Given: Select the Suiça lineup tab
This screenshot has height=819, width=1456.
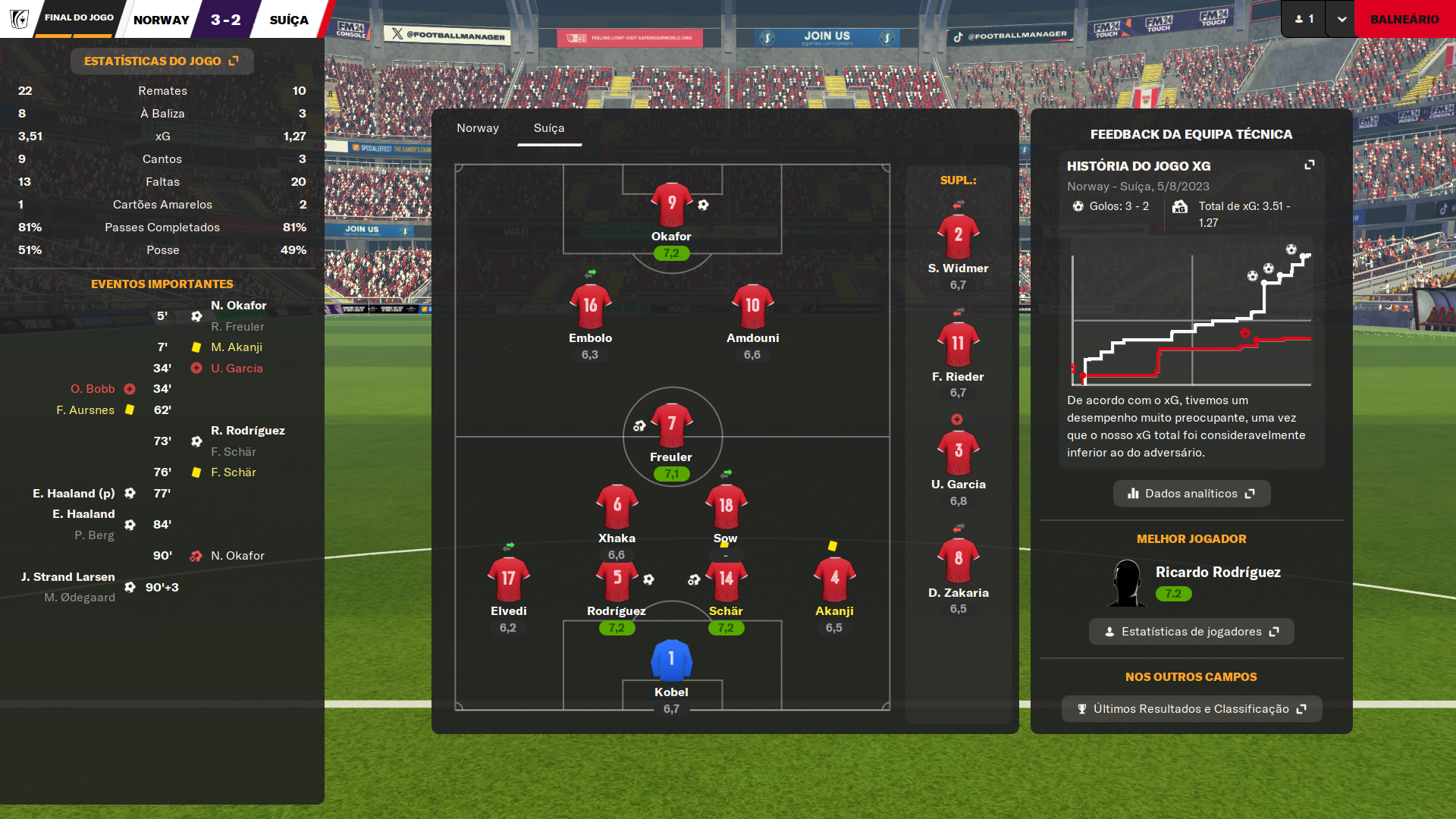Looking at the screenshot, I should tap(549, 128).
